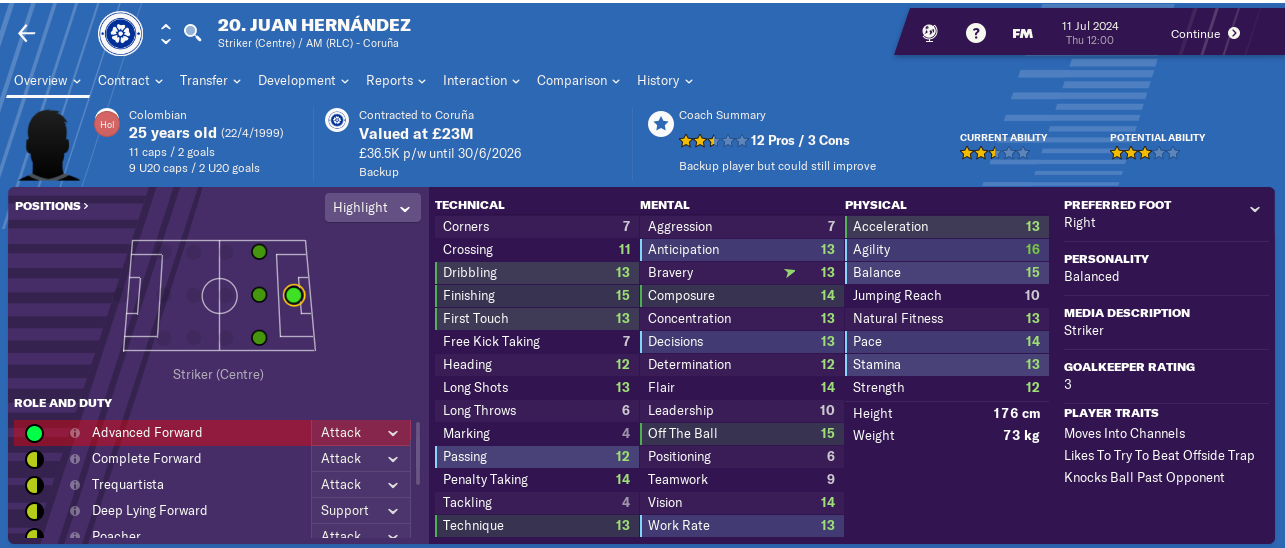Screen dimensions: 1285x548
Task: Click the Continue button
Action: (x=1205, y=34)
